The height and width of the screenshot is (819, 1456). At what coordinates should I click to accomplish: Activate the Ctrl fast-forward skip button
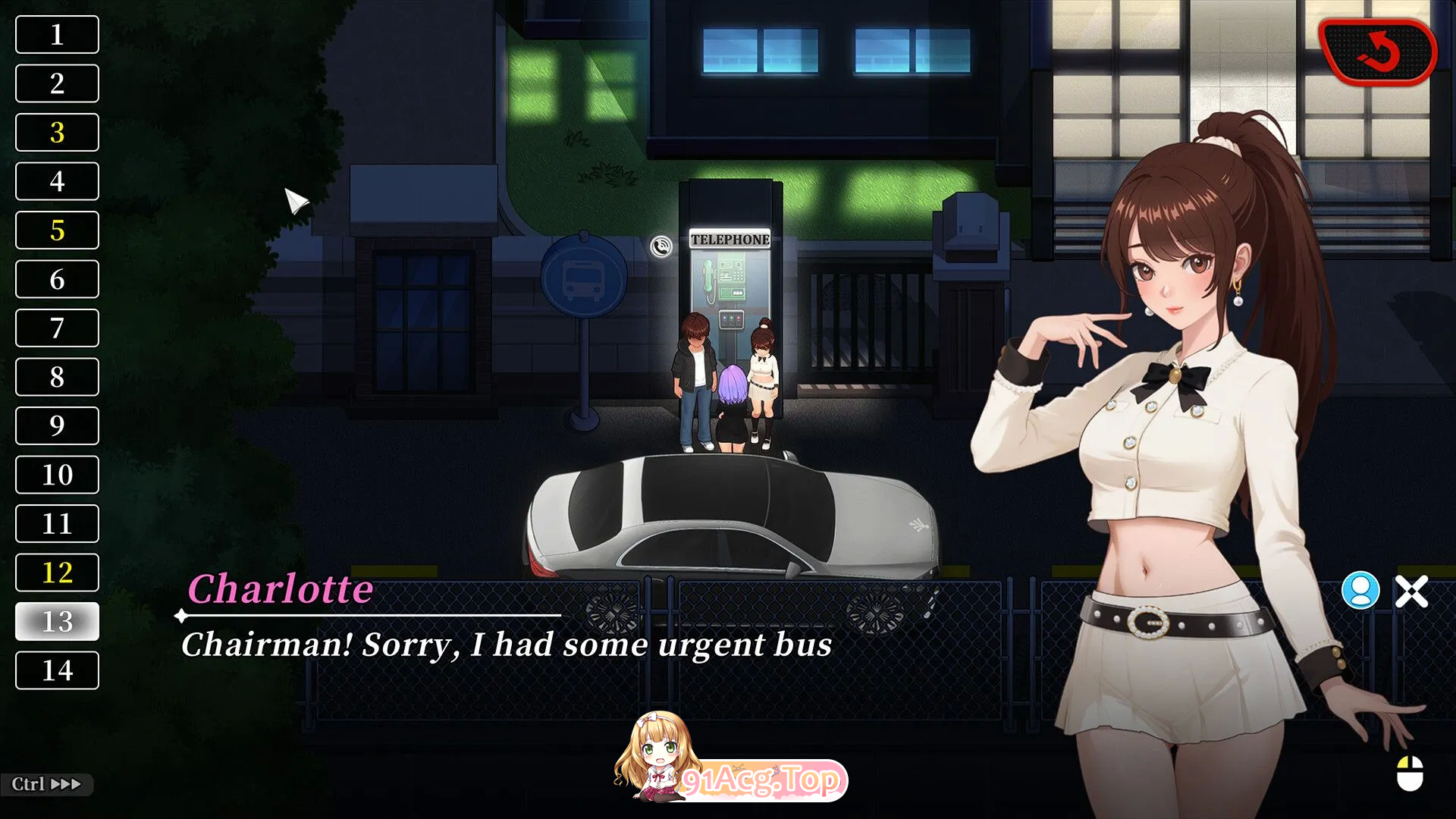46,784
